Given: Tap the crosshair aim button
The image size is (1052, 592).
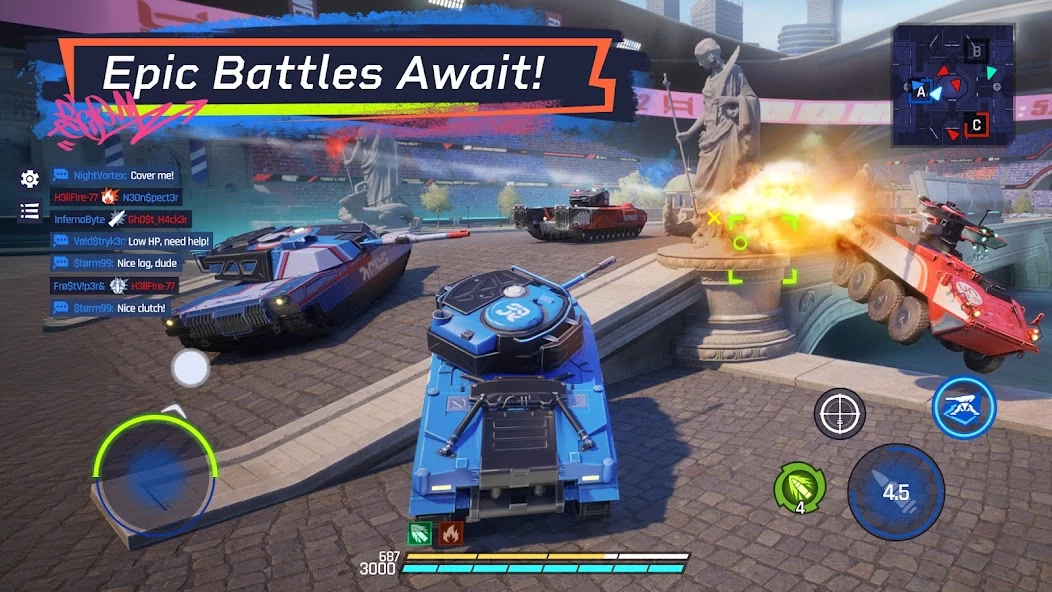Looking at the screenshot, I should tap(839, 413).
